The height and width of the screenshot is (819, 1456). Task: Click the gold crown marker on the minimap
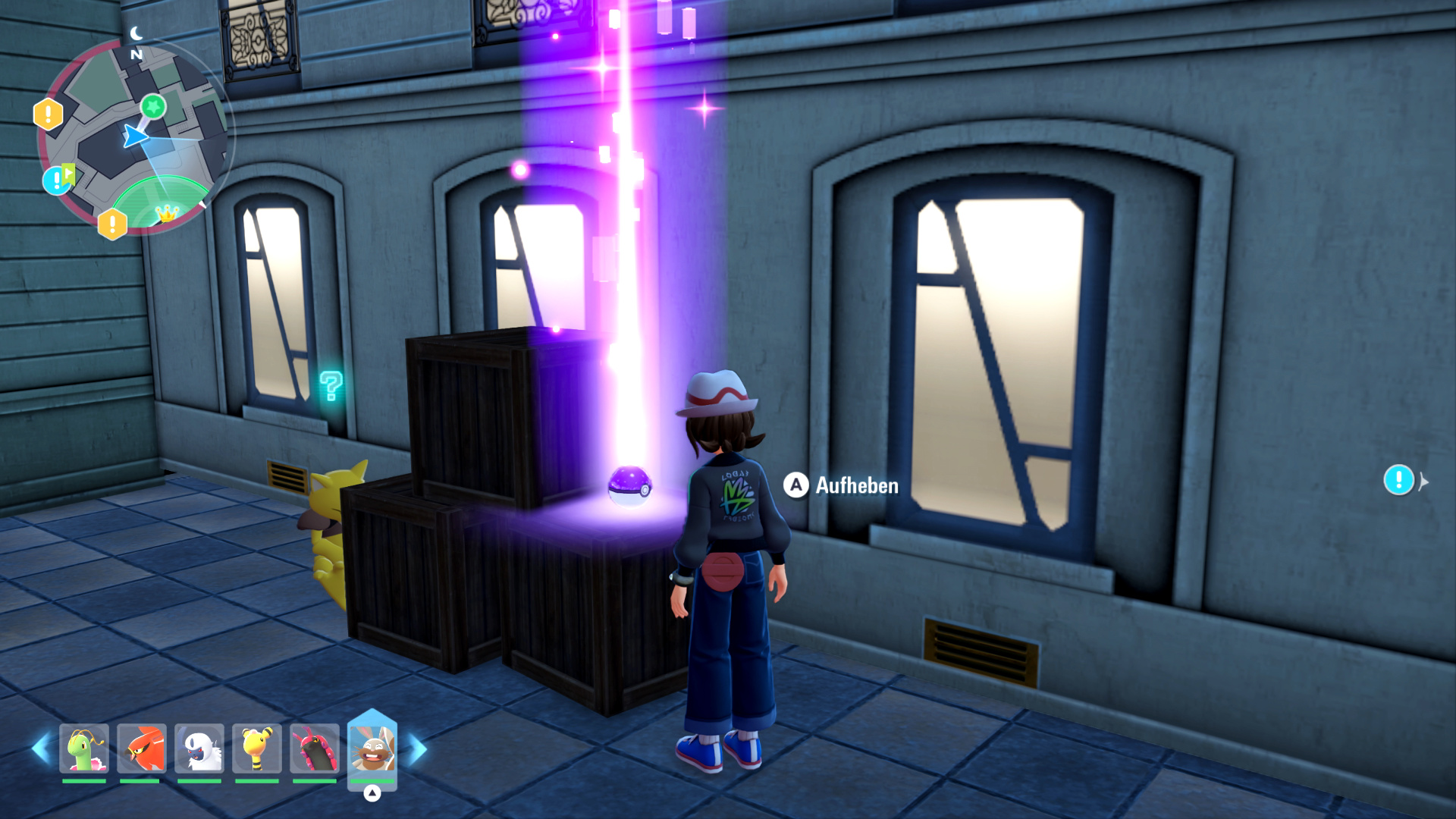pos(166,214)
